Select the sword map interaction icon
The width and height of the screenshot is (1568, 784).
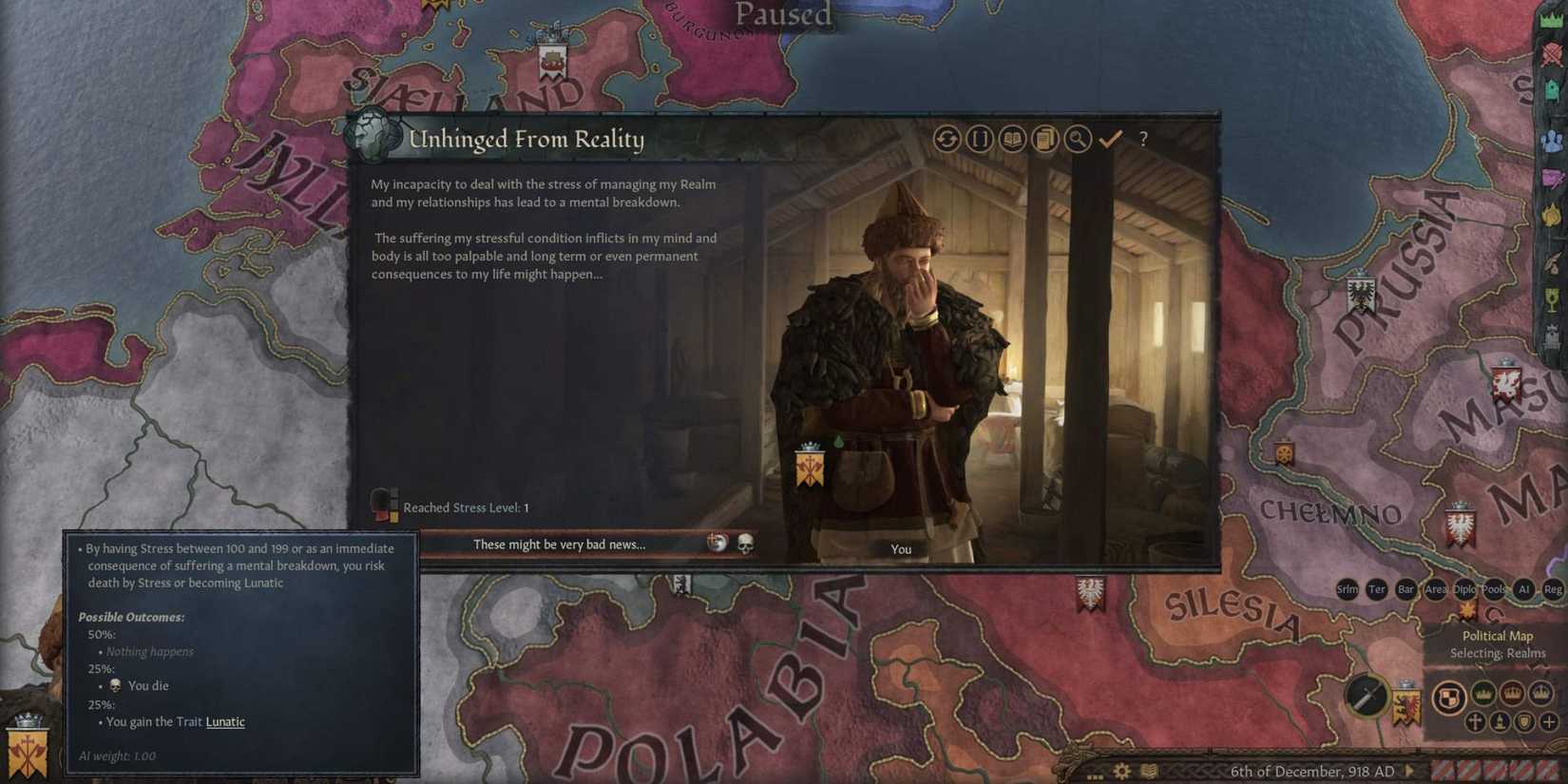pos(1365,696)
